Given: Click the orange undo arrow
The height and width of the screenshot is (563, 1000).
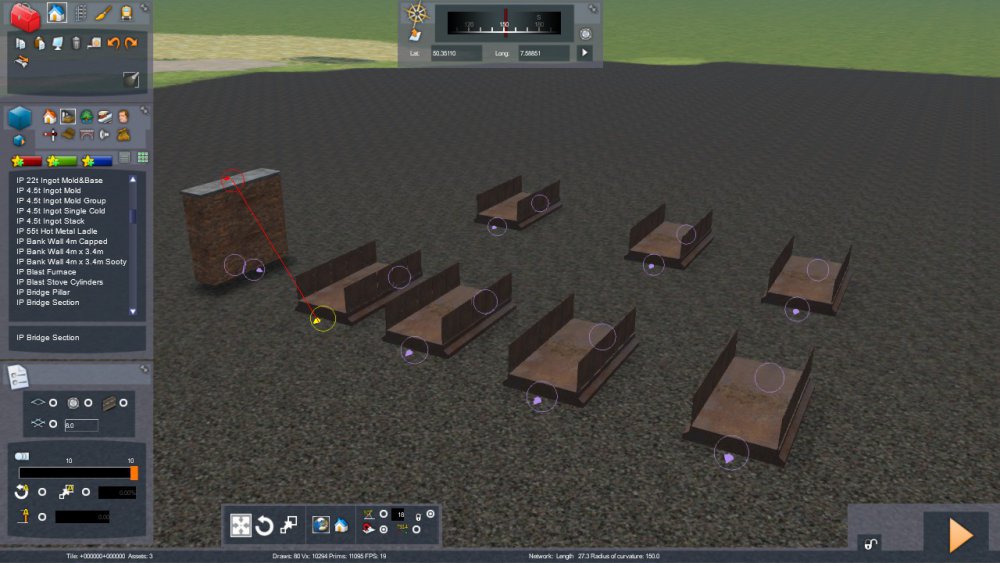Looking at the screenshot, I should (113, 43).
